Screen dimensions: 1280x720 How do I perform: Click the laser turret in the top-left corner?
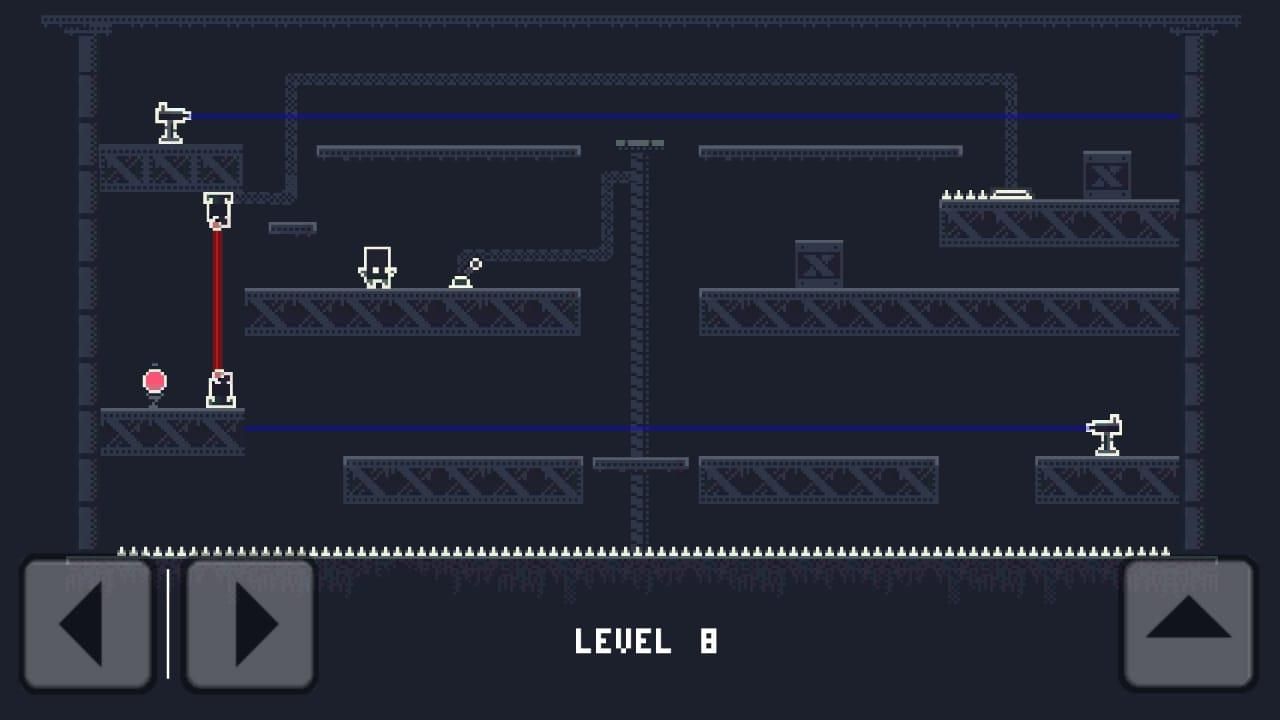(x=170, y=122)
